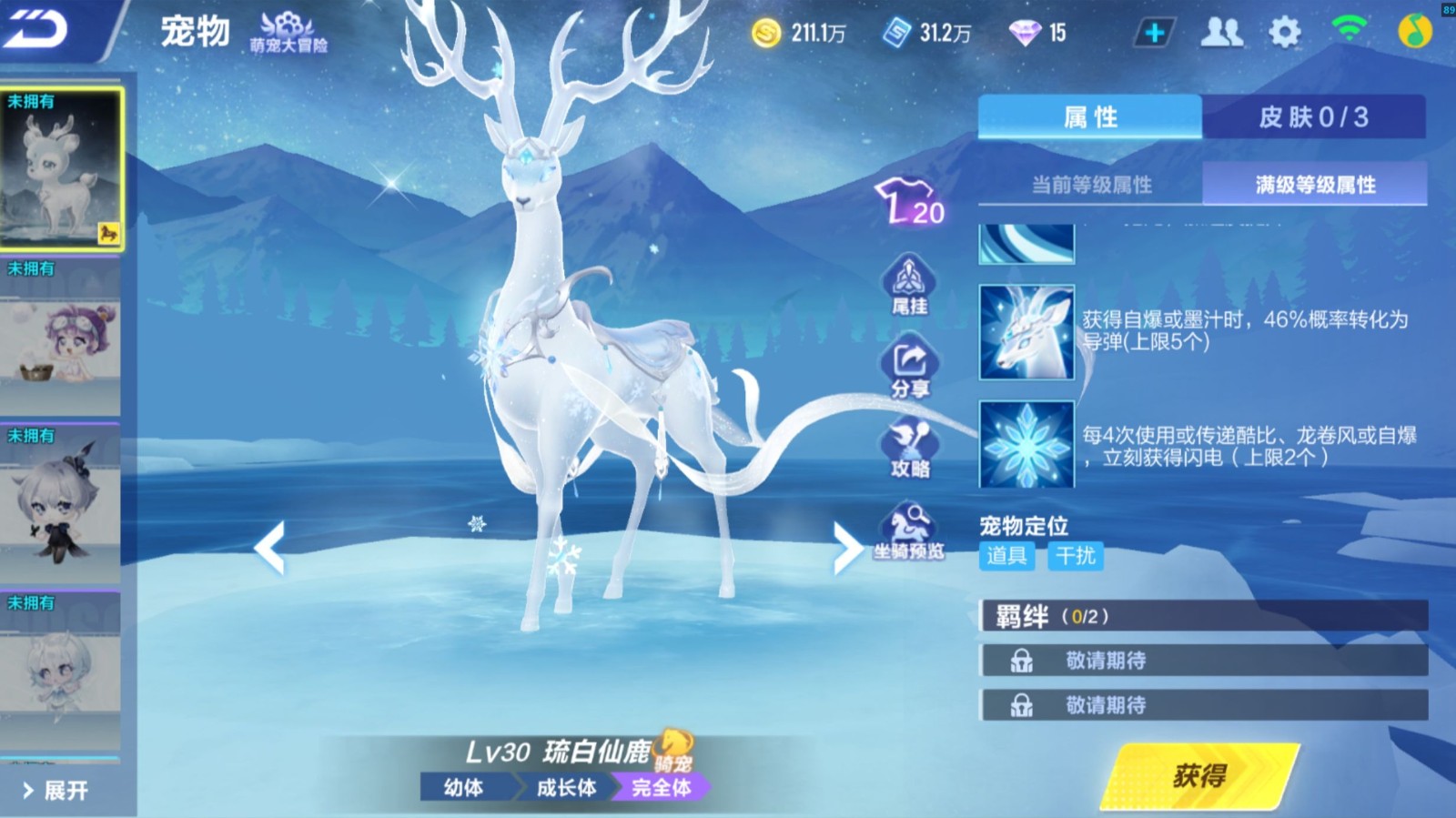Switch to the 皮肤 0/3 tab

(1313, 116)
